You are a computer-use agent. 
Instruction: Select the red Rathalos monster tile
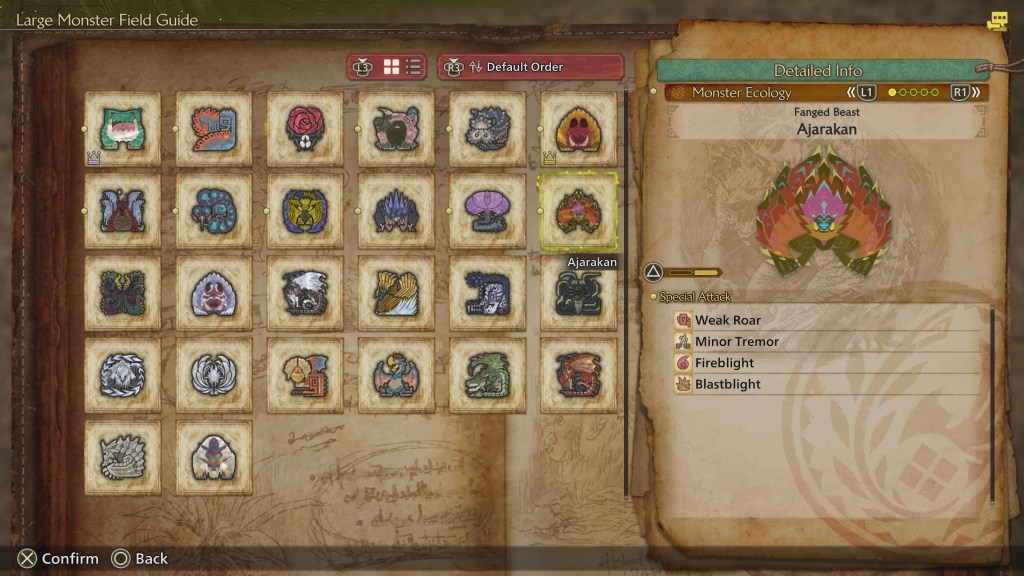tap(578, 375)
